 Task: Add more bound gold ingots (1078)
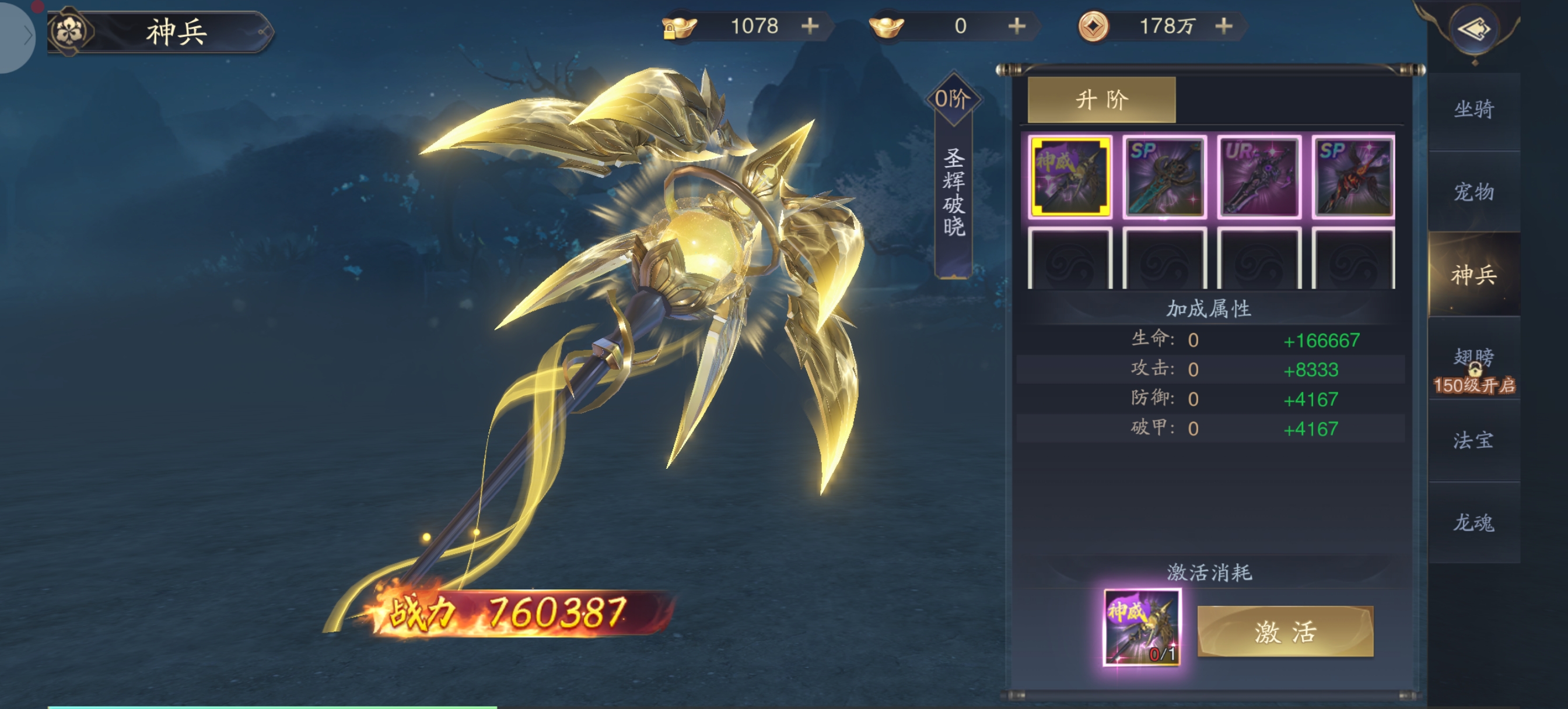[810, 26]
